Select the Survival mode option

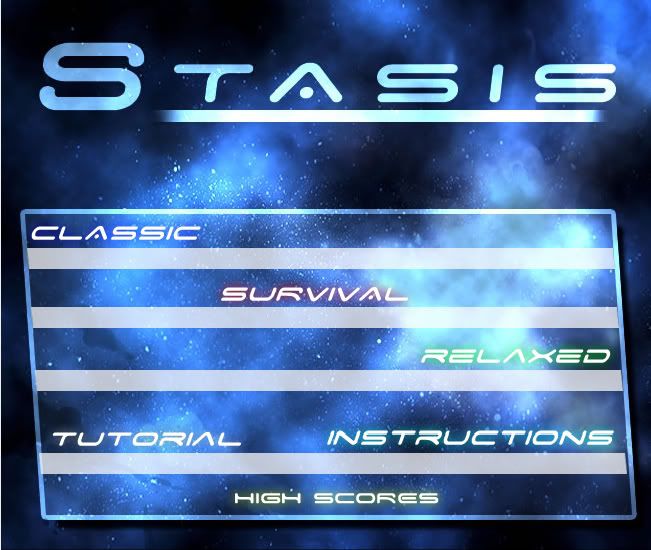pos(314,294)
